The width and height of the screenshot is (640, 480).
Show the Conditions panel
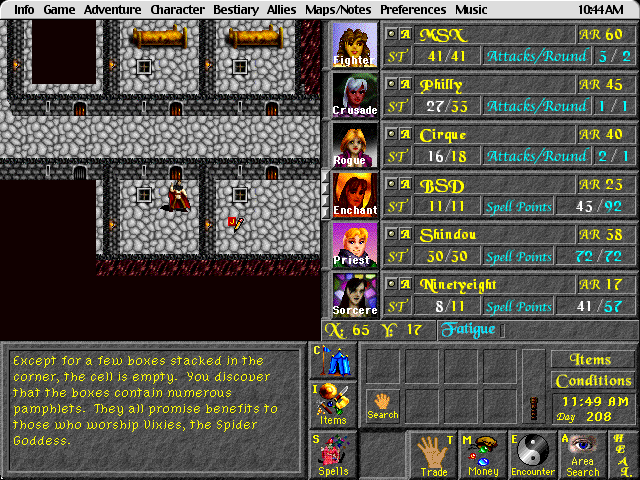coord(593,381)
